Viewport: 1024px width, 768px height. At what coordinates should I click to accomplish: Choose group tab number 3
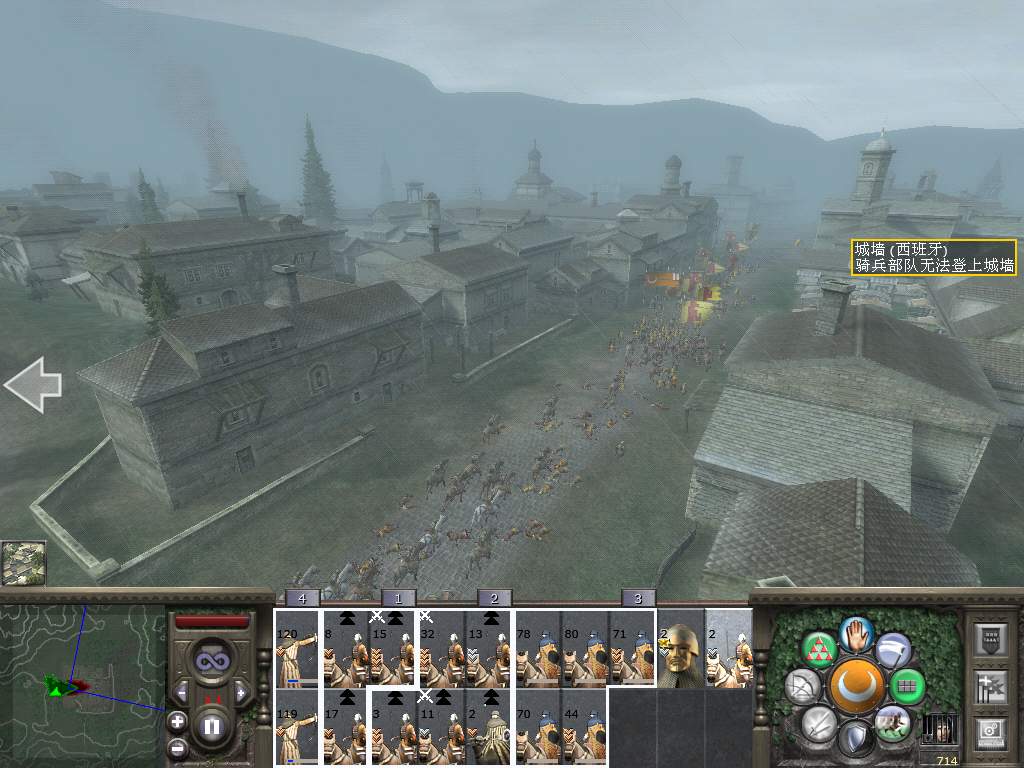(x=638, y=598)
